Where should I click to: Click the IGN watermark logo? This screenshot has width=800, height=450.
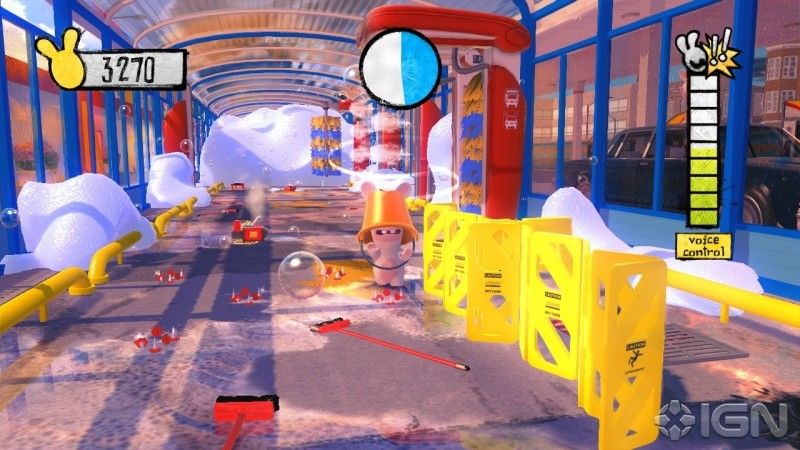[x=724, y=418]
